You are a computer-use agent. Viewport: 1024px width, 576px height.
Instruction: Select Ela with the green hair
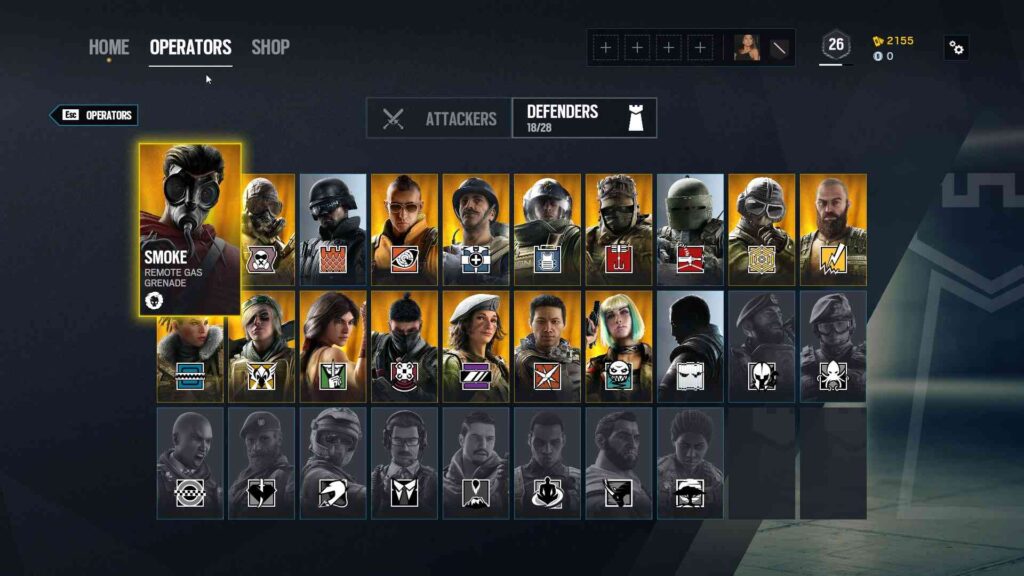[618, 346]
